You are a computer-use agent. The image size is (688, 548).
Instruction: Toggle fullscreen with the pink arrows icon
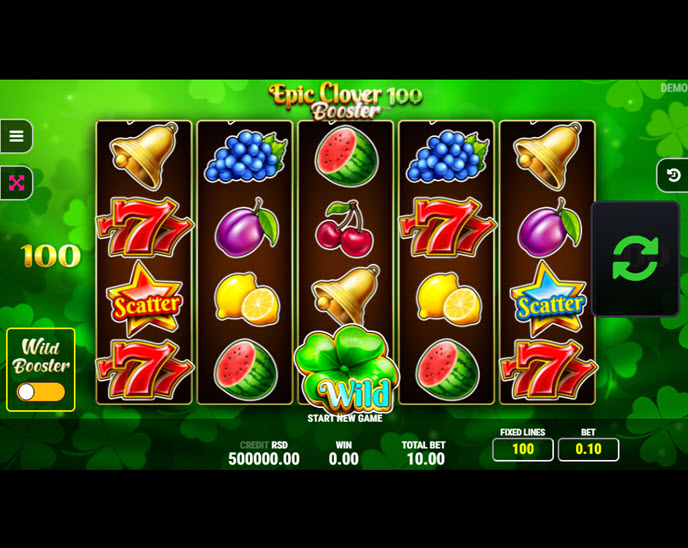(x=16, y=183)
